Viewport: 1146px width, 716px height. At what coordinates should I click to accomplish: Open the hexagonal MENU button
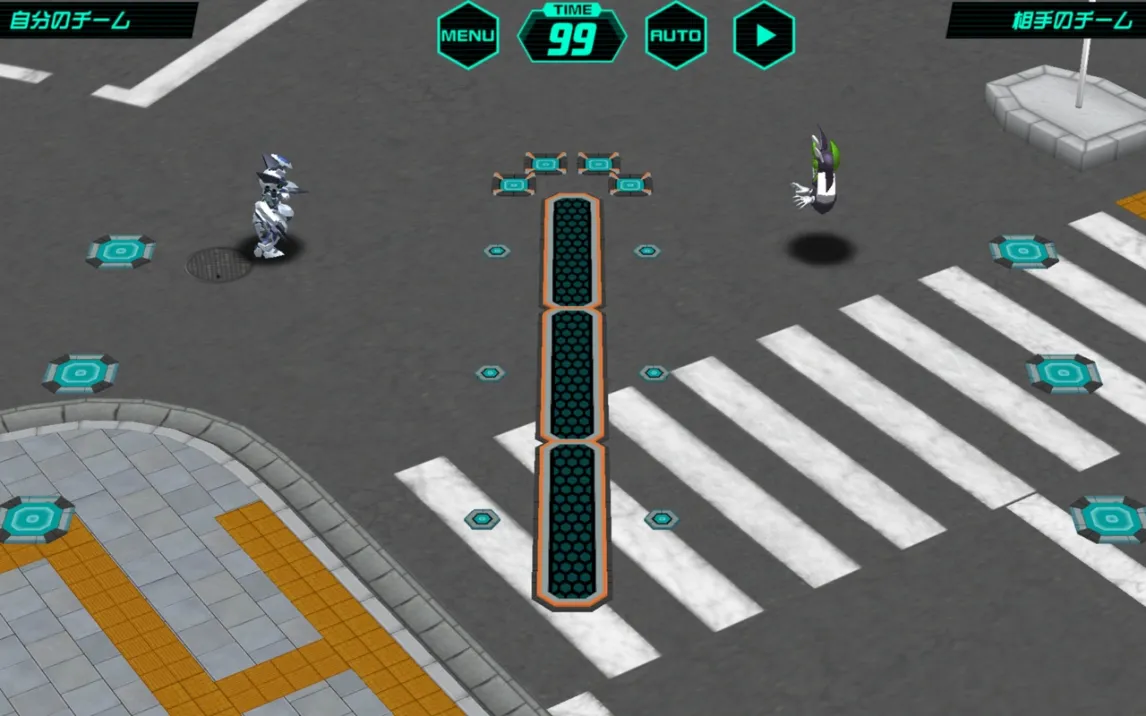coord(468,35)
